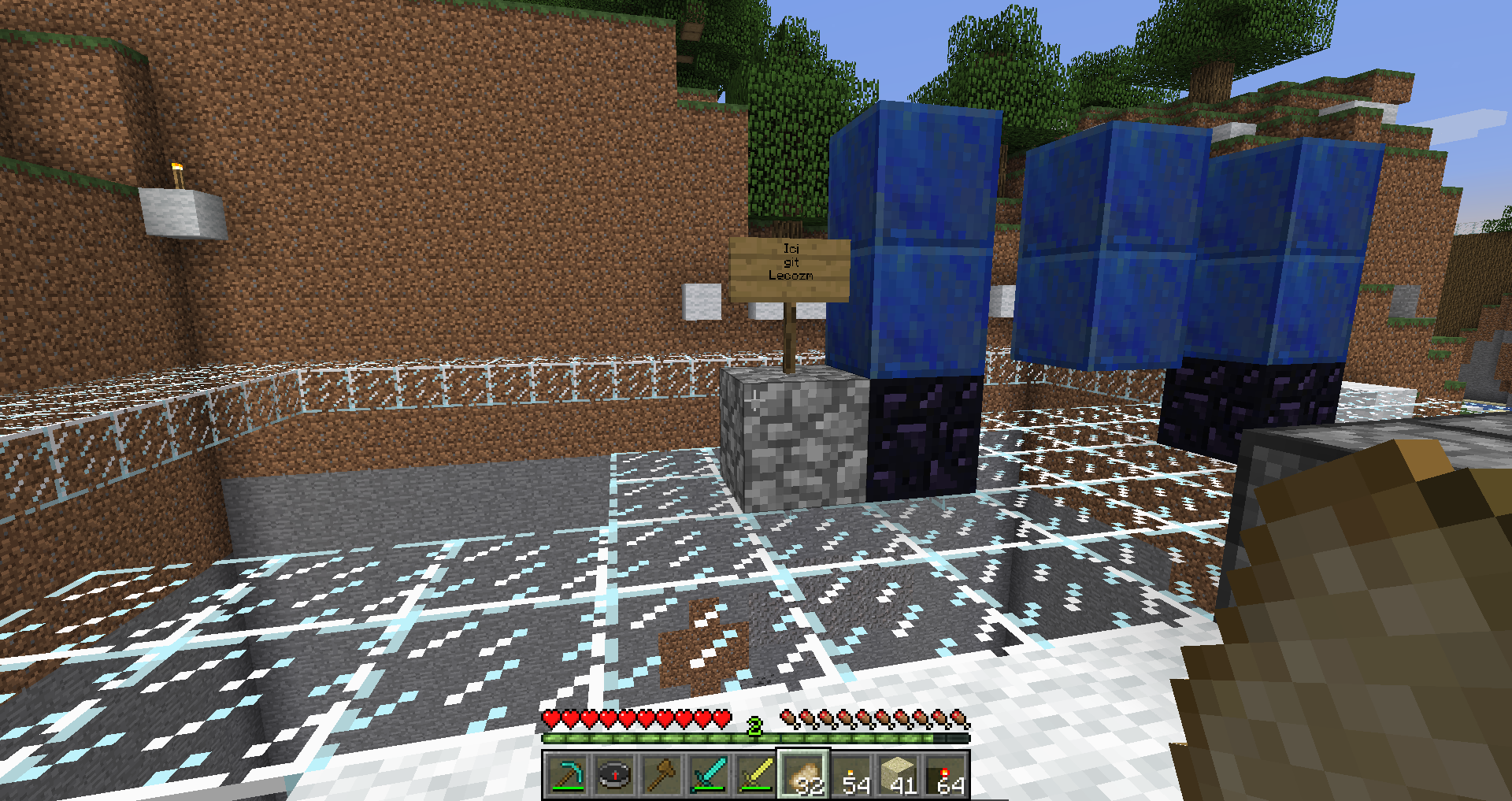
Task: Select the sand block stack of 41
Action: 899,775
